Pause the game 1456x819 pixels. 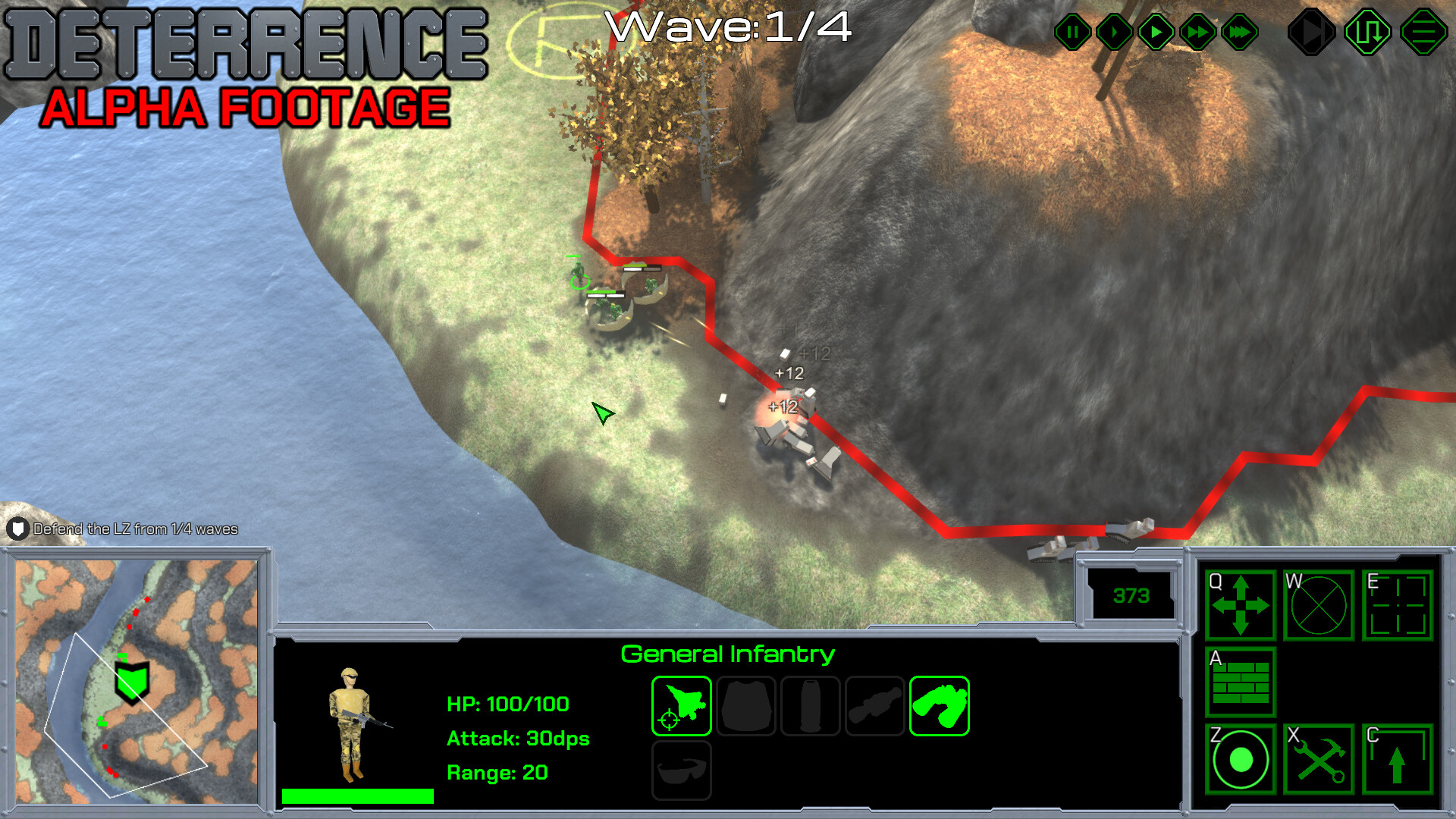pos(1072,32)
